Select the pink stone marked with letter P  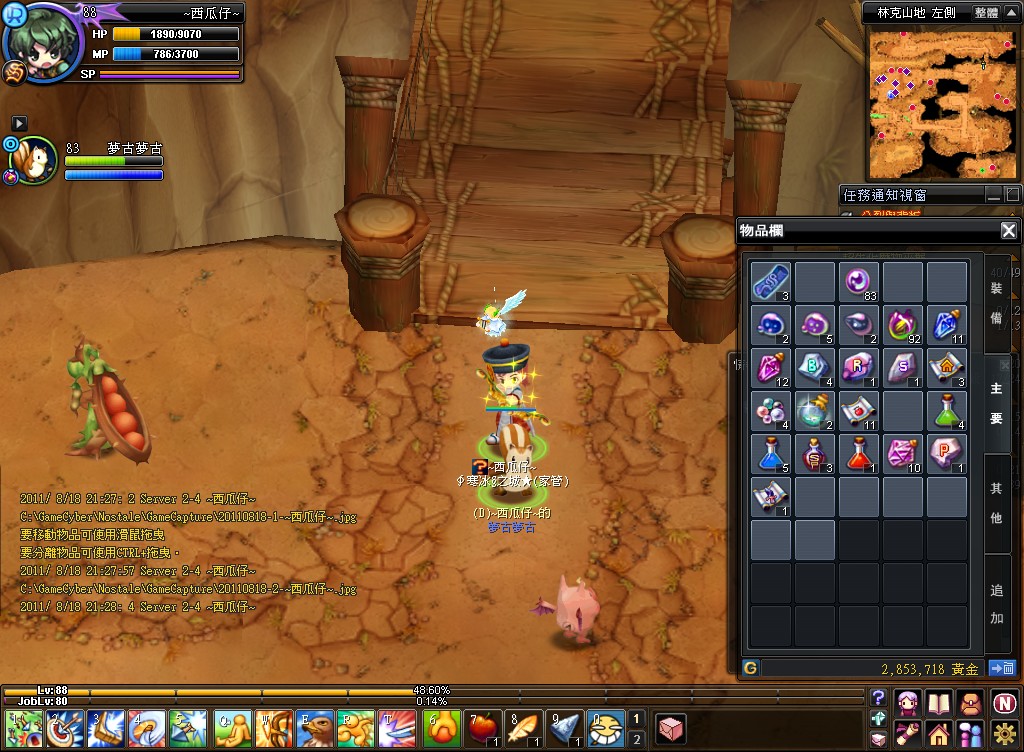pos(946,453)
